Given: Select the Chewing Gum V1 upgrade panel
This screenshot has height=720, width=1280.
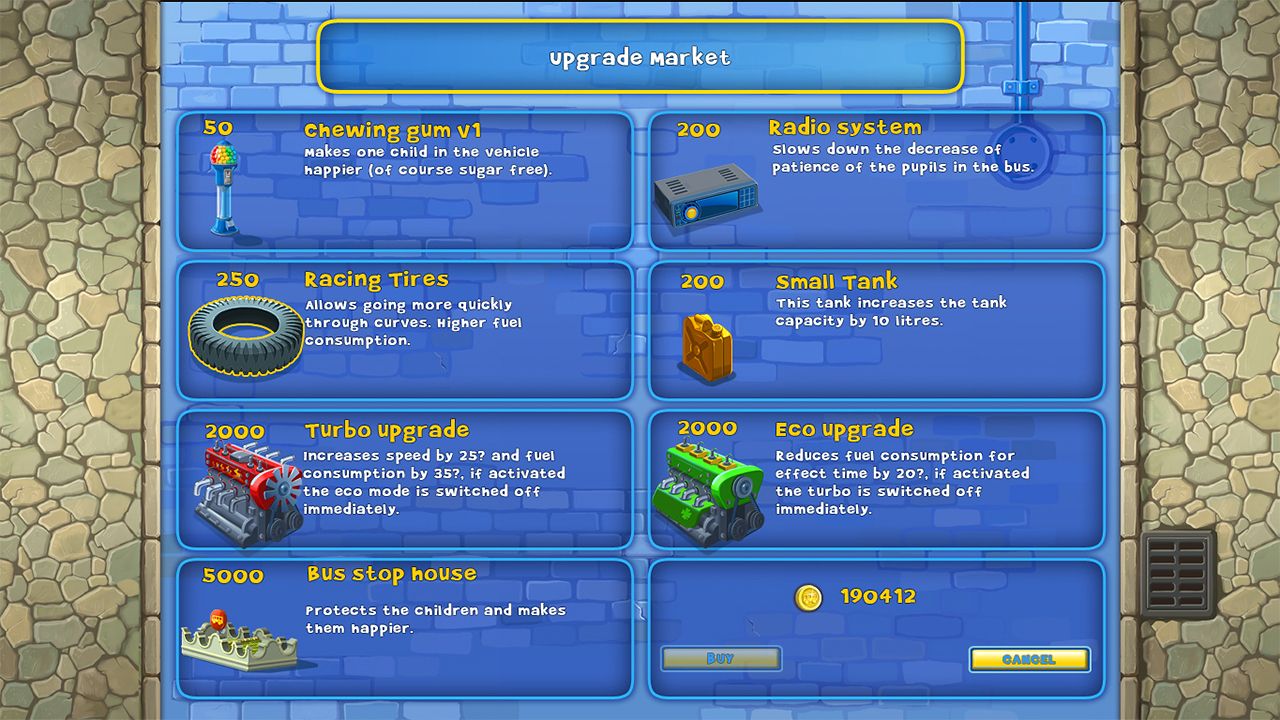Looking at the screenshot, I should point(405,180).
